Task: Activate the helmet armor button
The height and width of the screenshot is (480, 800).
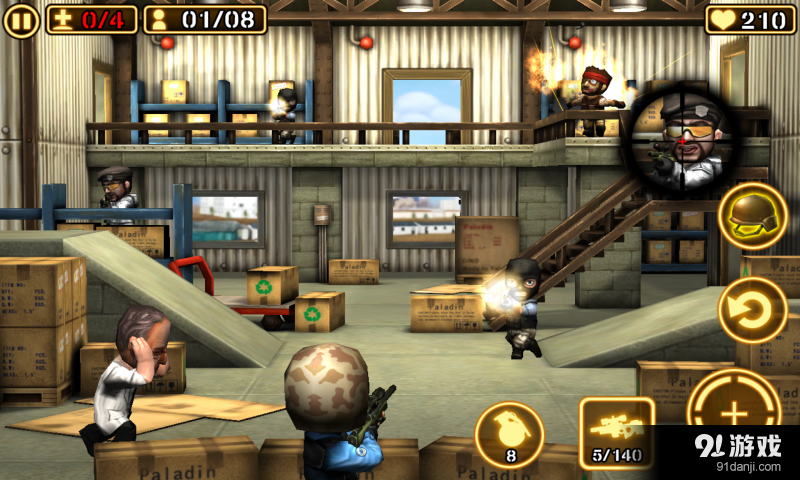Action: click(752, 215)
